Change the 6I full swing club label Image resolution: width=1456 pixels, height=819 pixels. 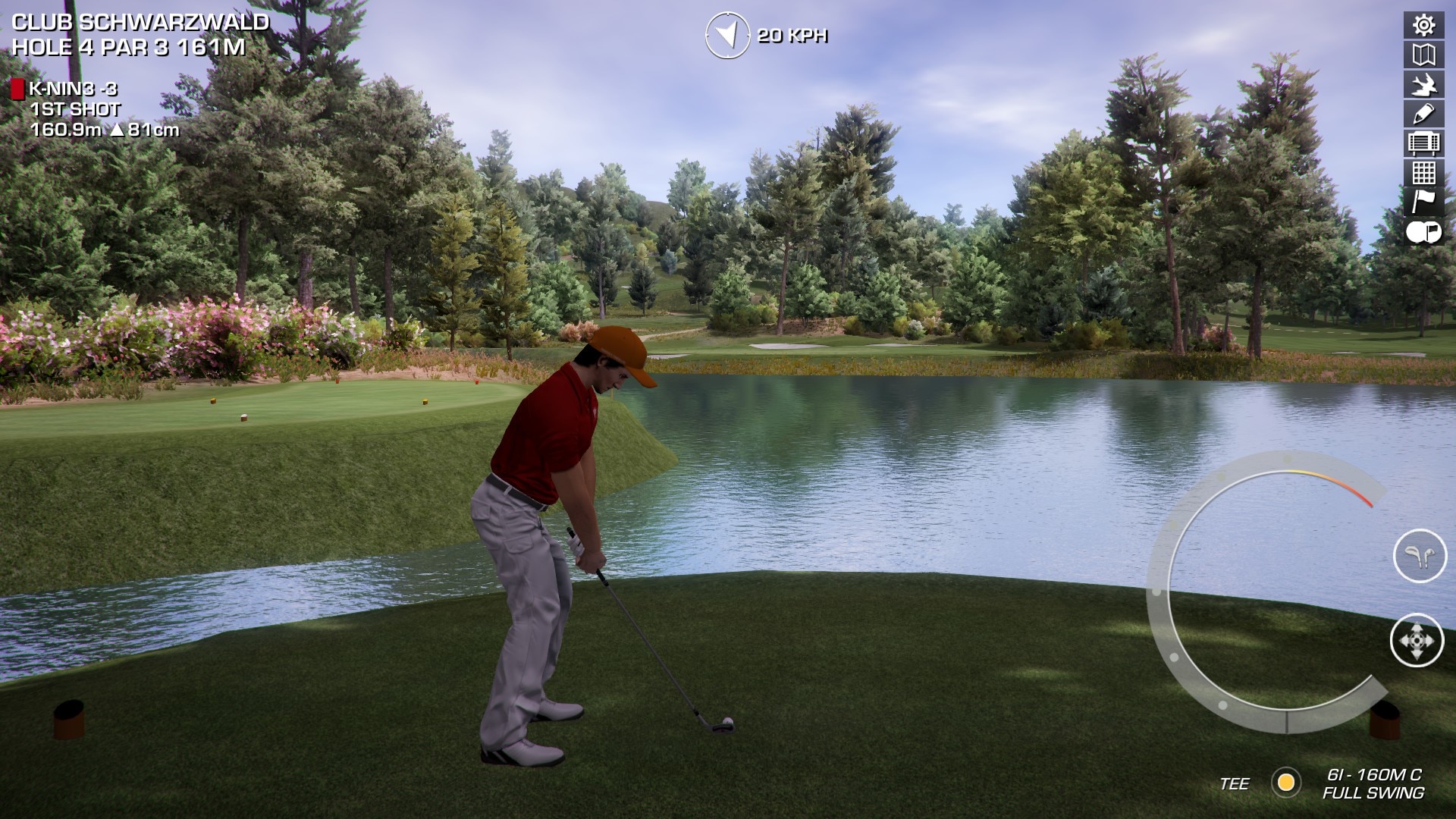(1373, 783)
